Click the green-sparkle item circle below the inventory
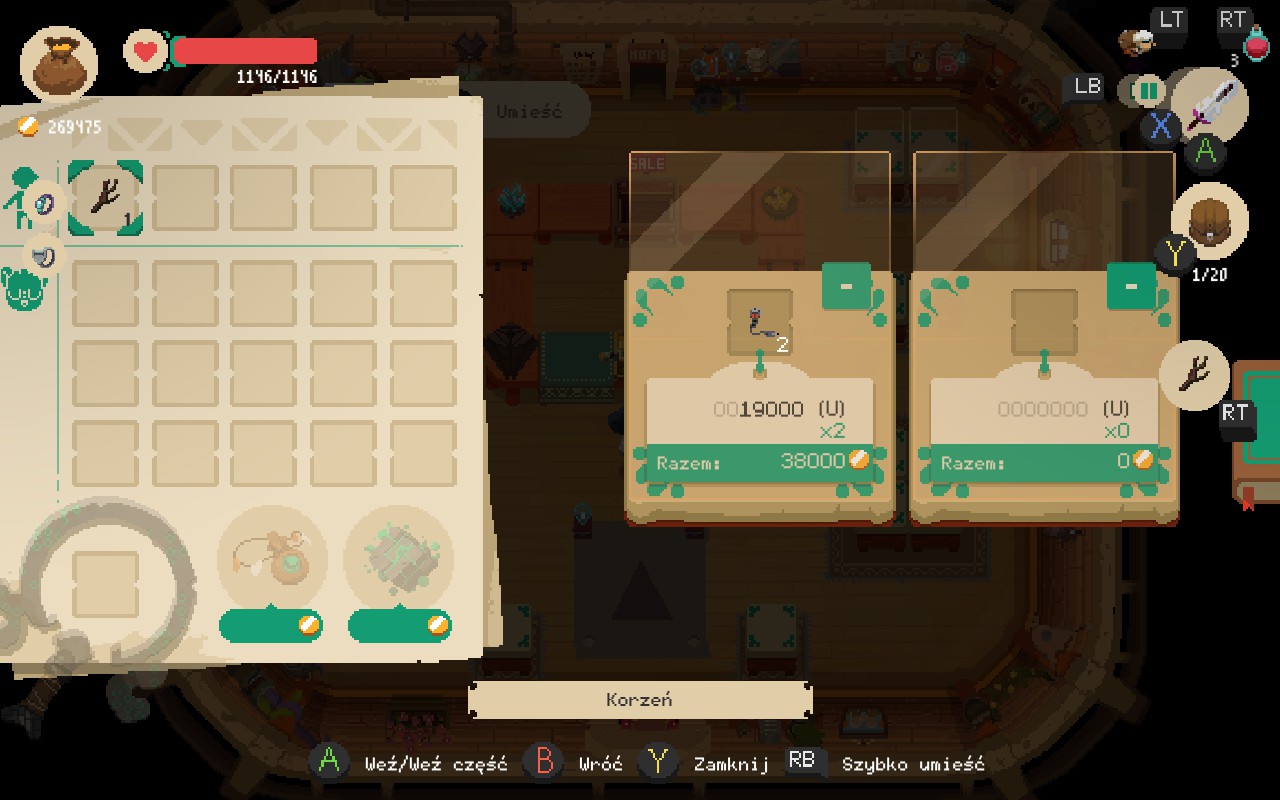Screen dimensions: 1280x800 point(398,560)
